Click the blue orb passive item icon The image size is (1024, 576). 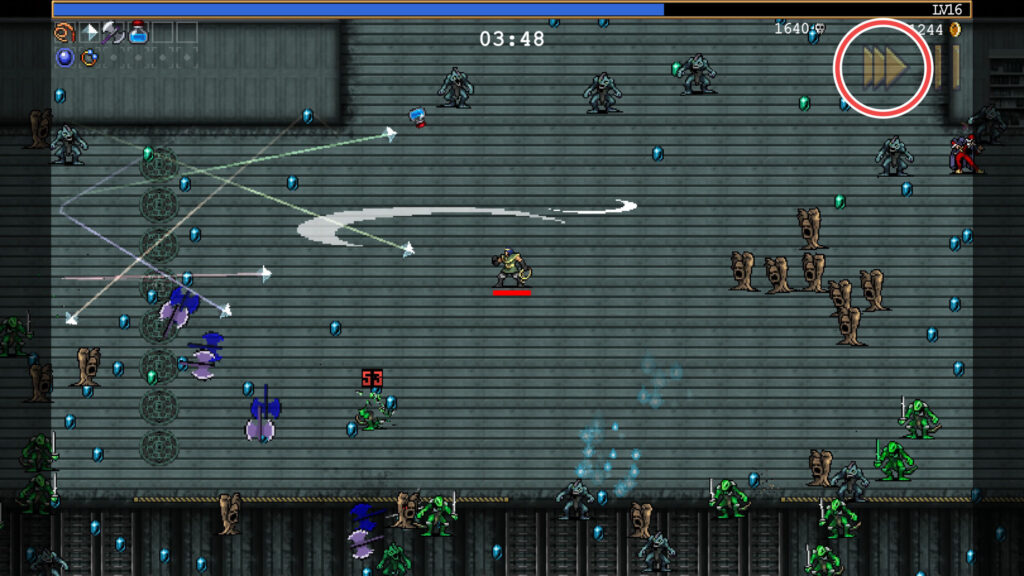(65, 57)
